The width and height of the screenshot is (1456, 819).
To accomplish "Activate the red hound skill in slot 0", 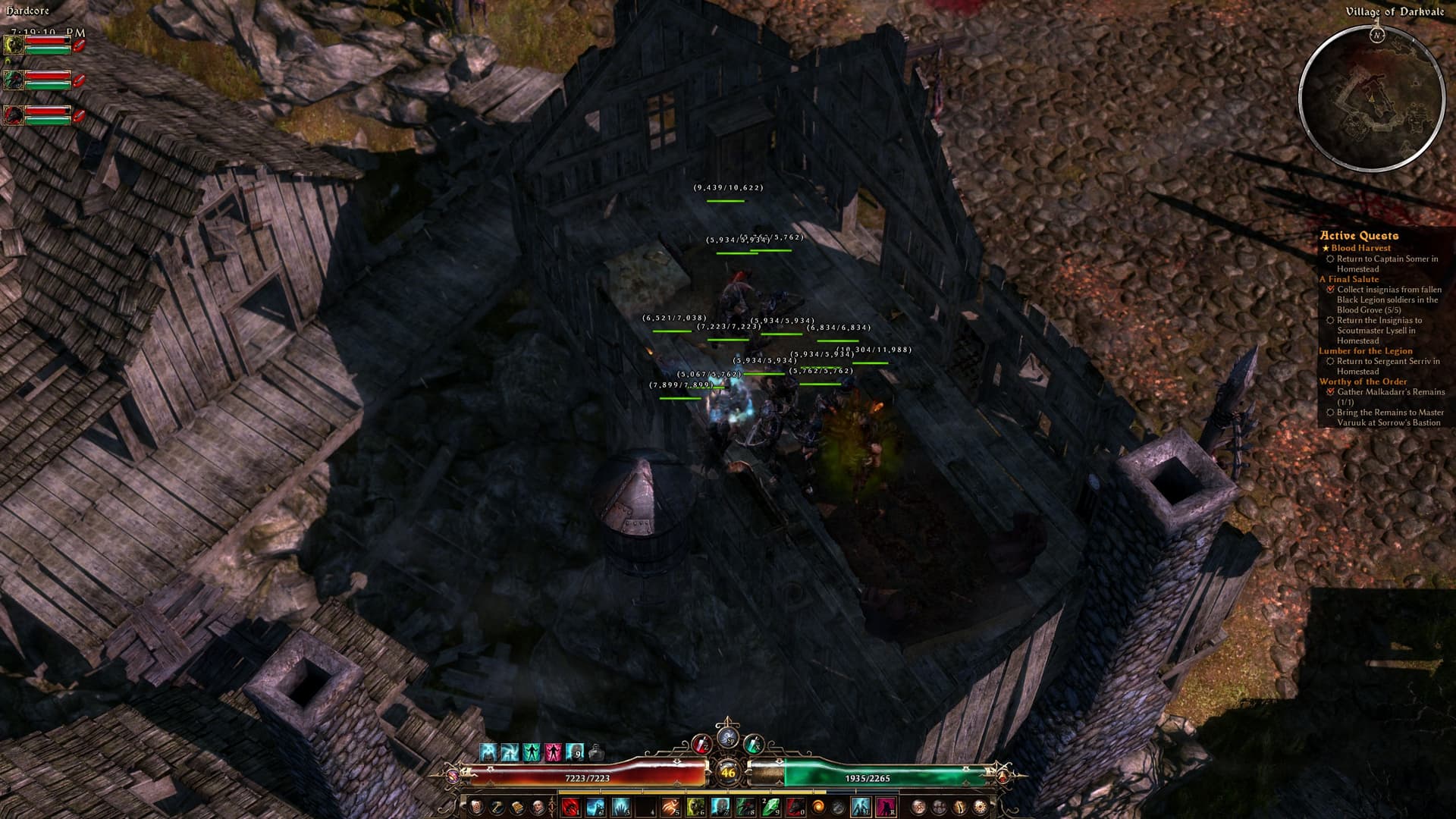I will (795, 807).
